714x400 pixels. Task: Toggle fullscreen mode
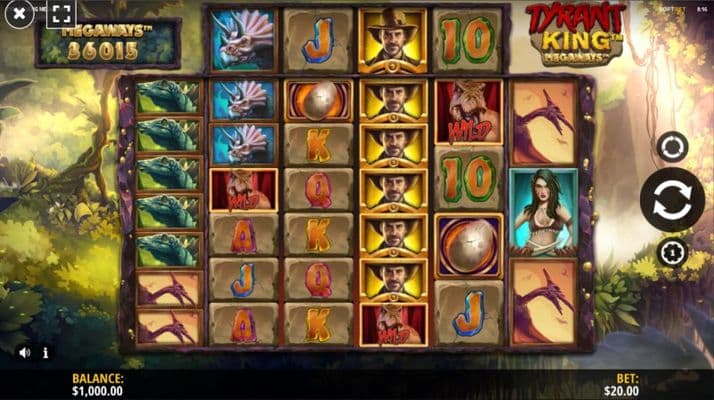click(x=61, y=14)
